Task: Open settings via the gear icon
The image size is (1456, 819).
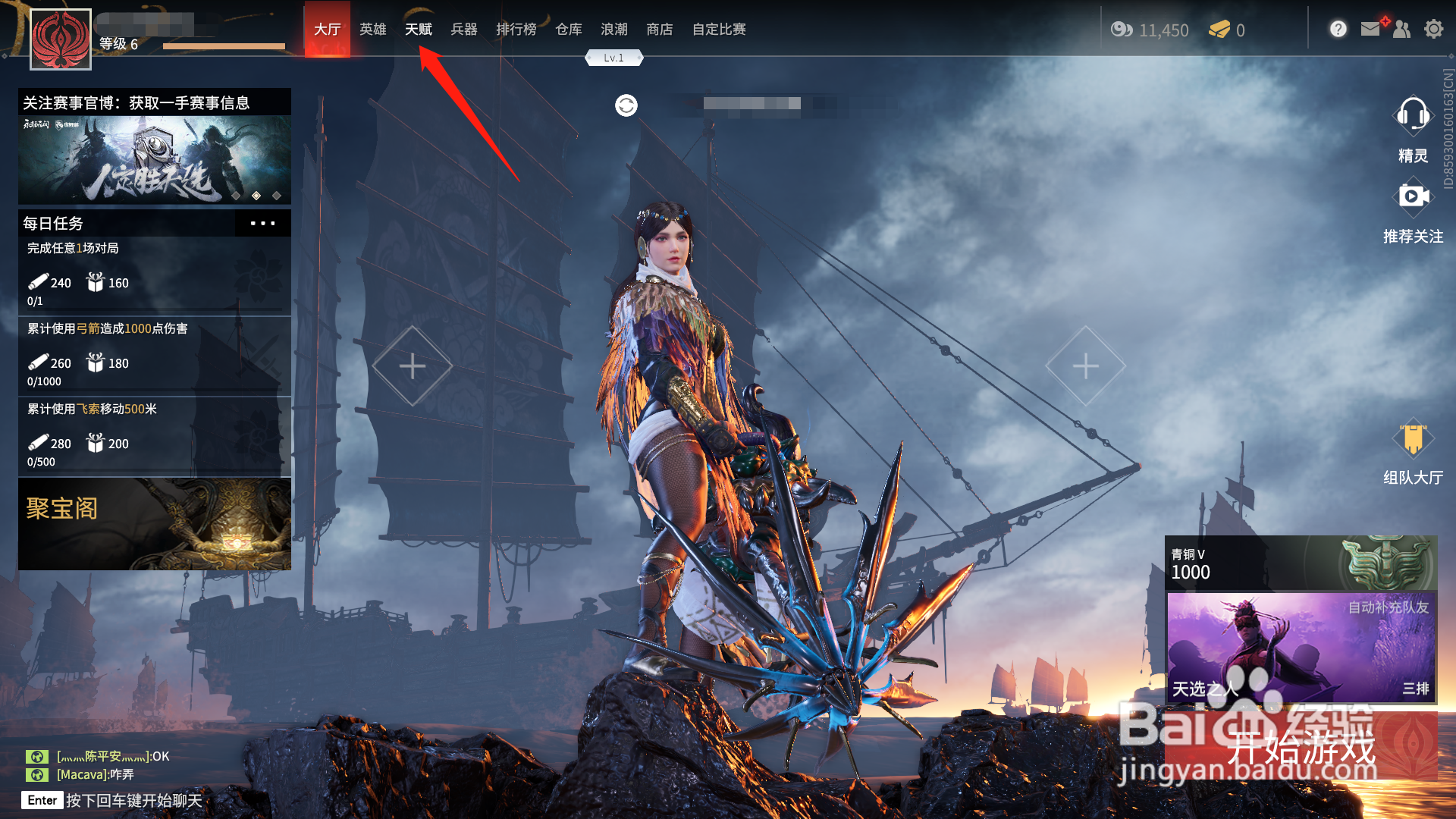Action: [x=1433, y=30]
